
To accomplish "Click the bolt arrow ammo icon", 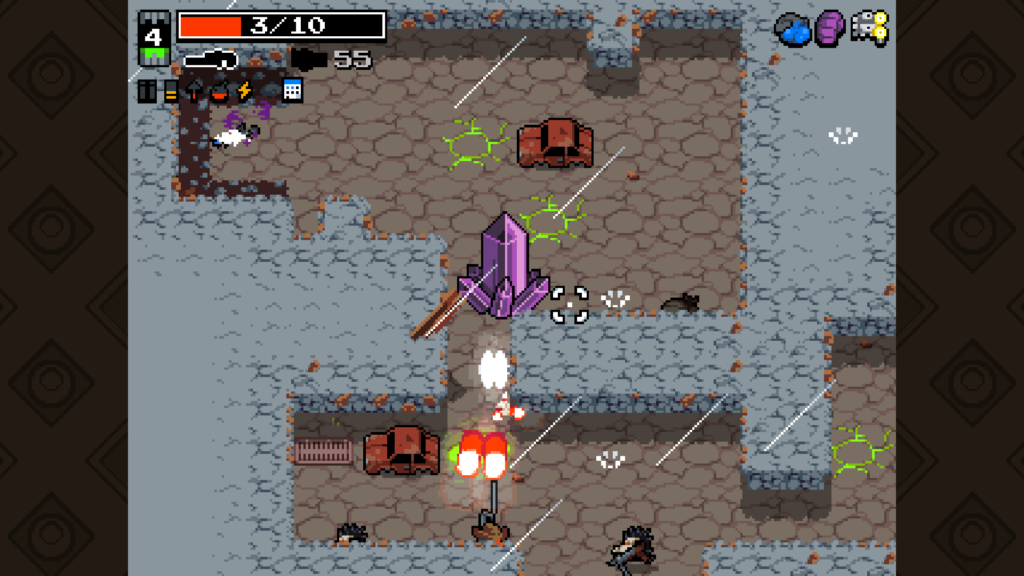I will coord(194,91).
